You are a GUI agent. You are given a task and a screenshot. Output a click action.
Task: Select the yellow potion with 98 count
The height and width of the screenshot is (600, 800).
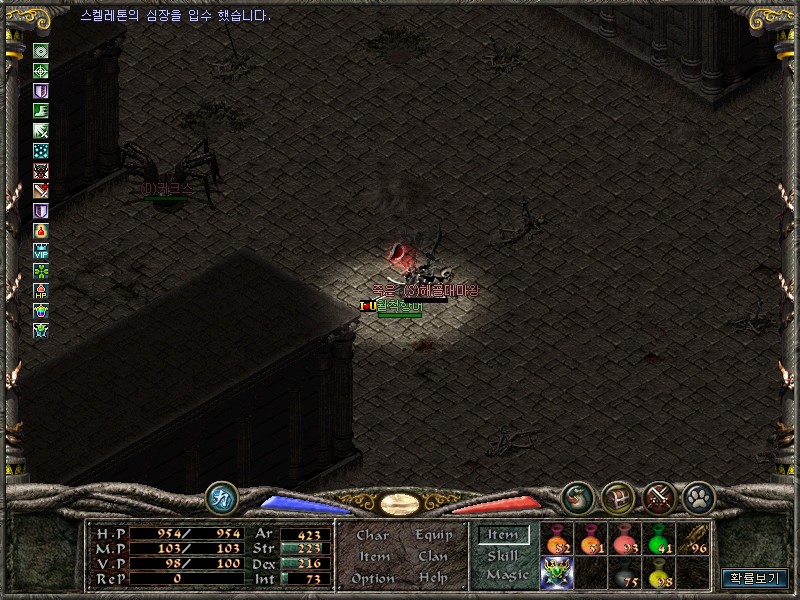[658, 573]
